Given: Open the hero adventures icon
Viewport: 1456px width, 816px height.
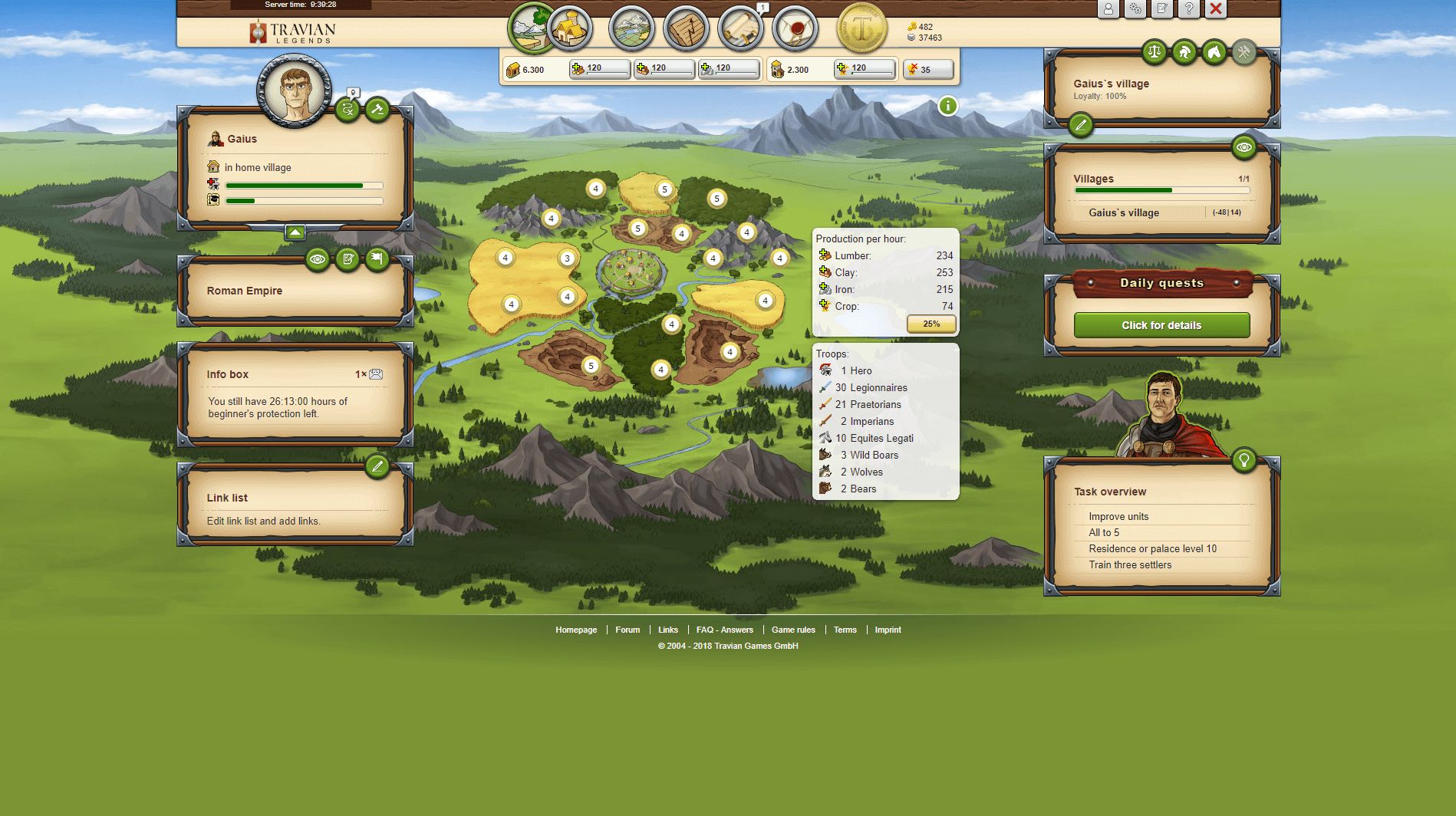Looking at the screenshot, I should 348,110.
